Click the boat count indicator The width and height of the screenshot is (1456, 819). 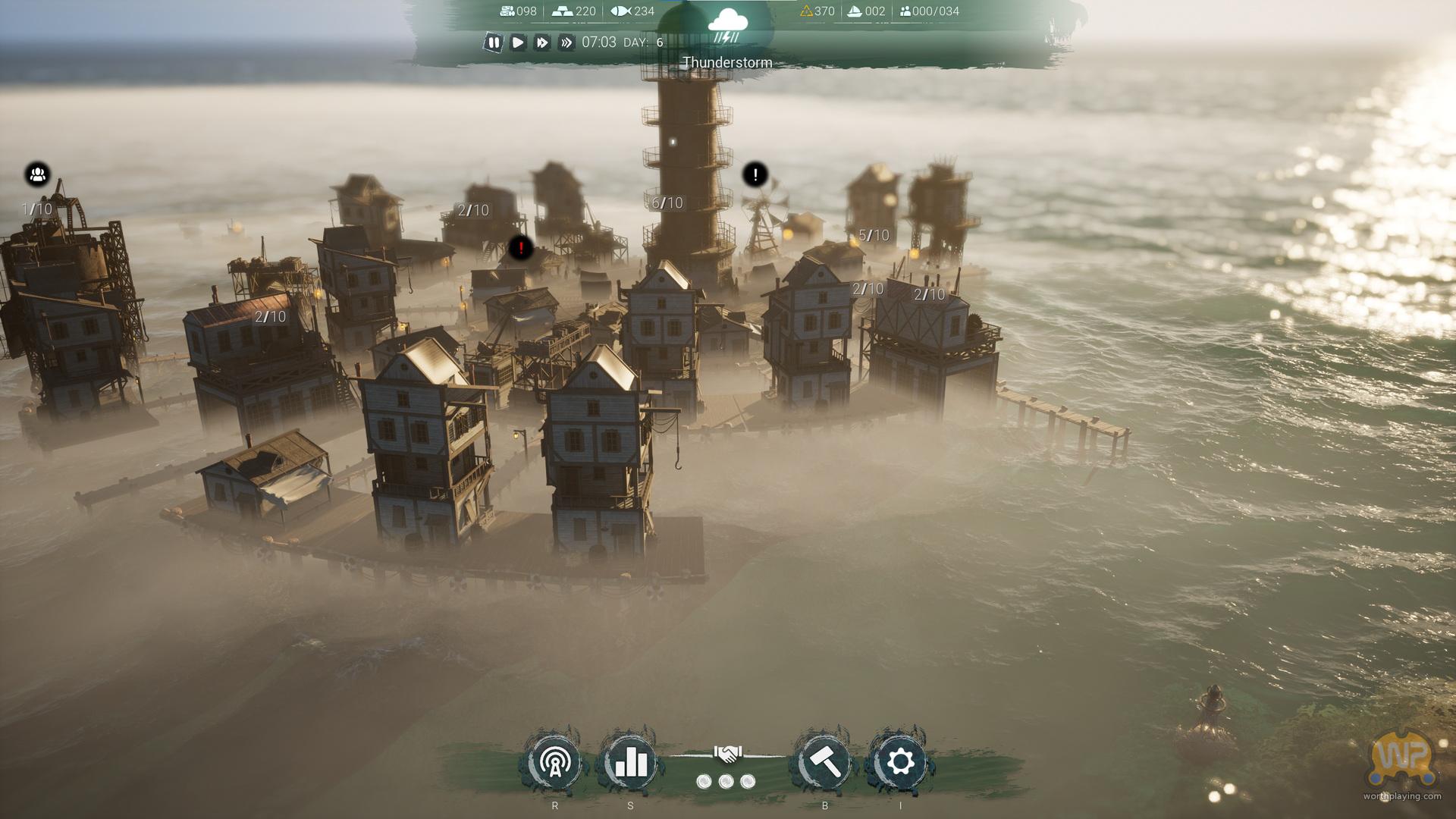point(865,11)
